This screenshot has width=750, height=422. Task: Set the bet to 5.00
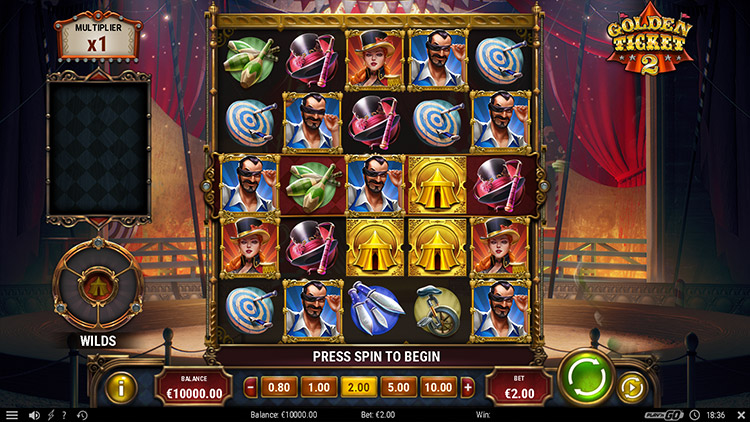click(x=396, y=387)
